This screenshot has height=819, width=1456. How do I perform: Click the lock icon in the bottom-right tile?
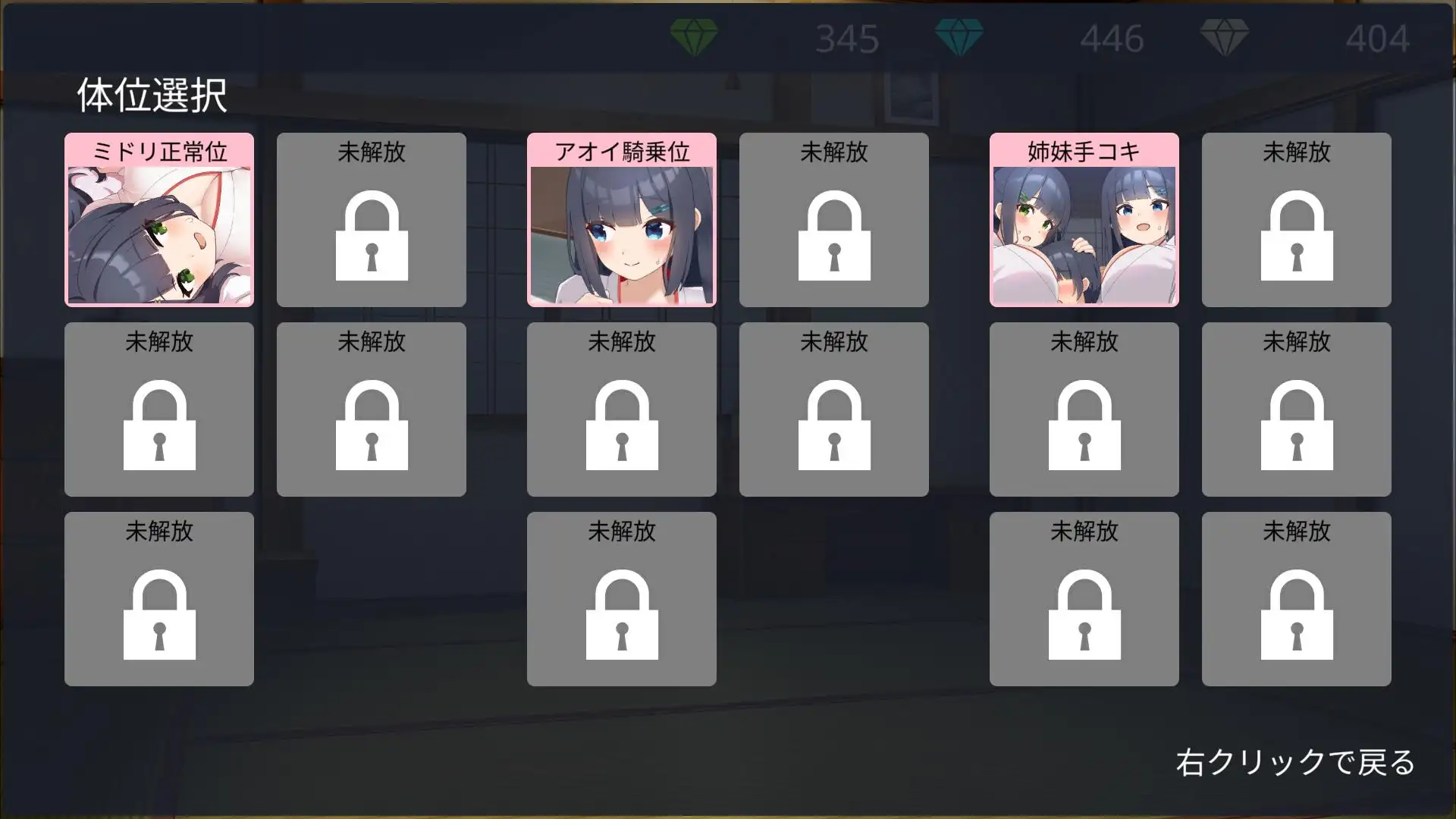pyautogui.click(x=1296, y=617)
